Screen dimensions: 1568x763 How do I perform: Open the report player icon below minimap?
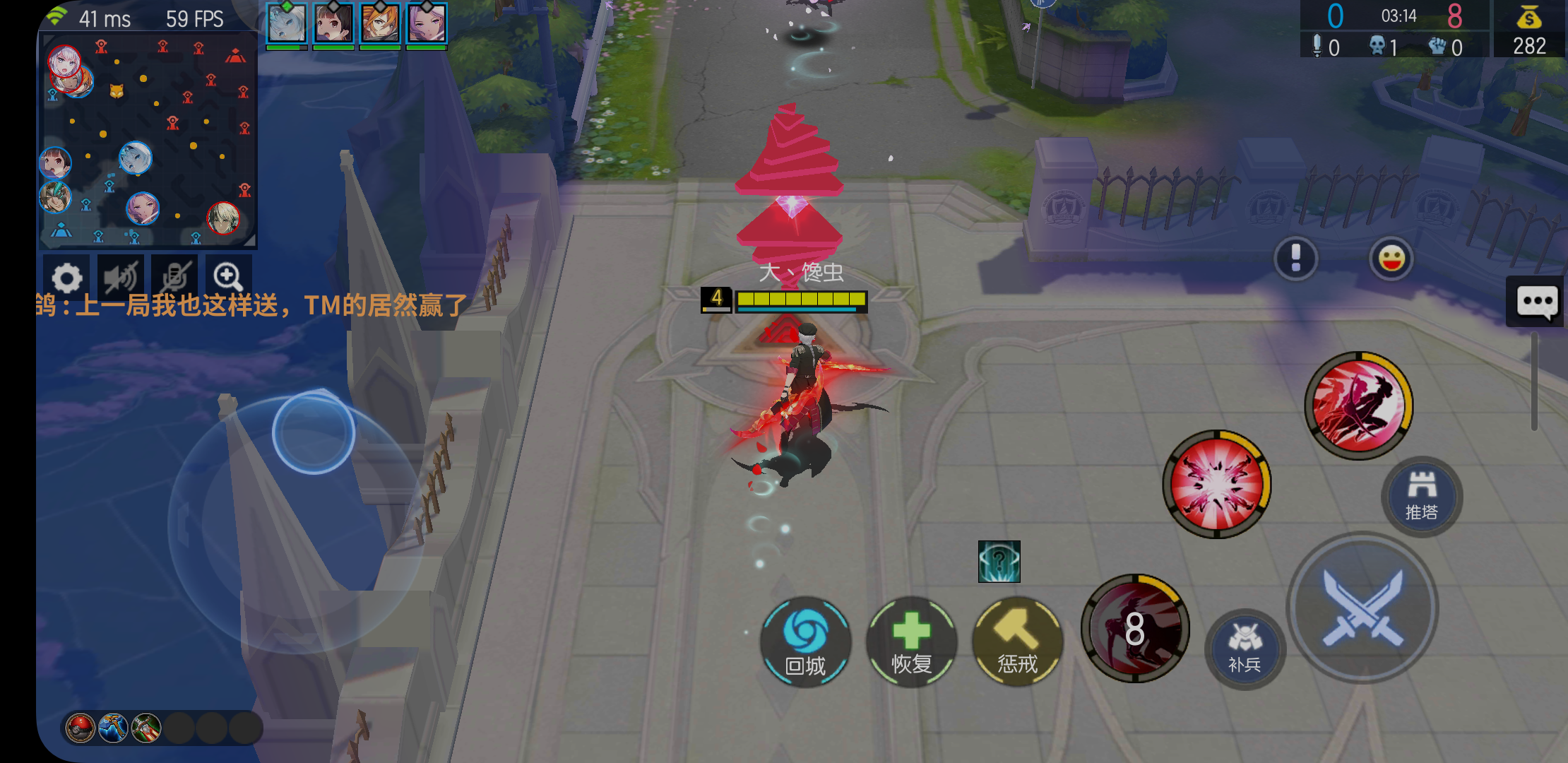(x=174, y=277)
